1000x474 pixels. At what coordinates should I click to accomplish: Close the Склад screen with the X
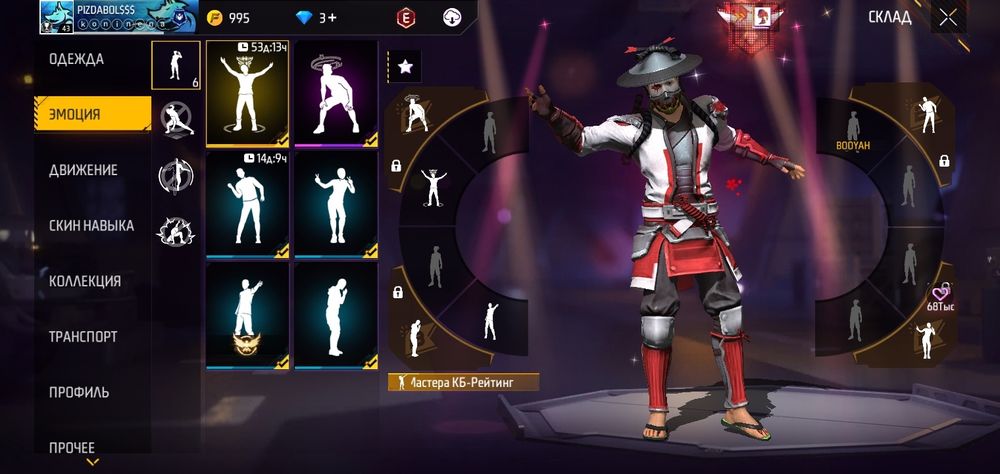[x=947, y=17]
